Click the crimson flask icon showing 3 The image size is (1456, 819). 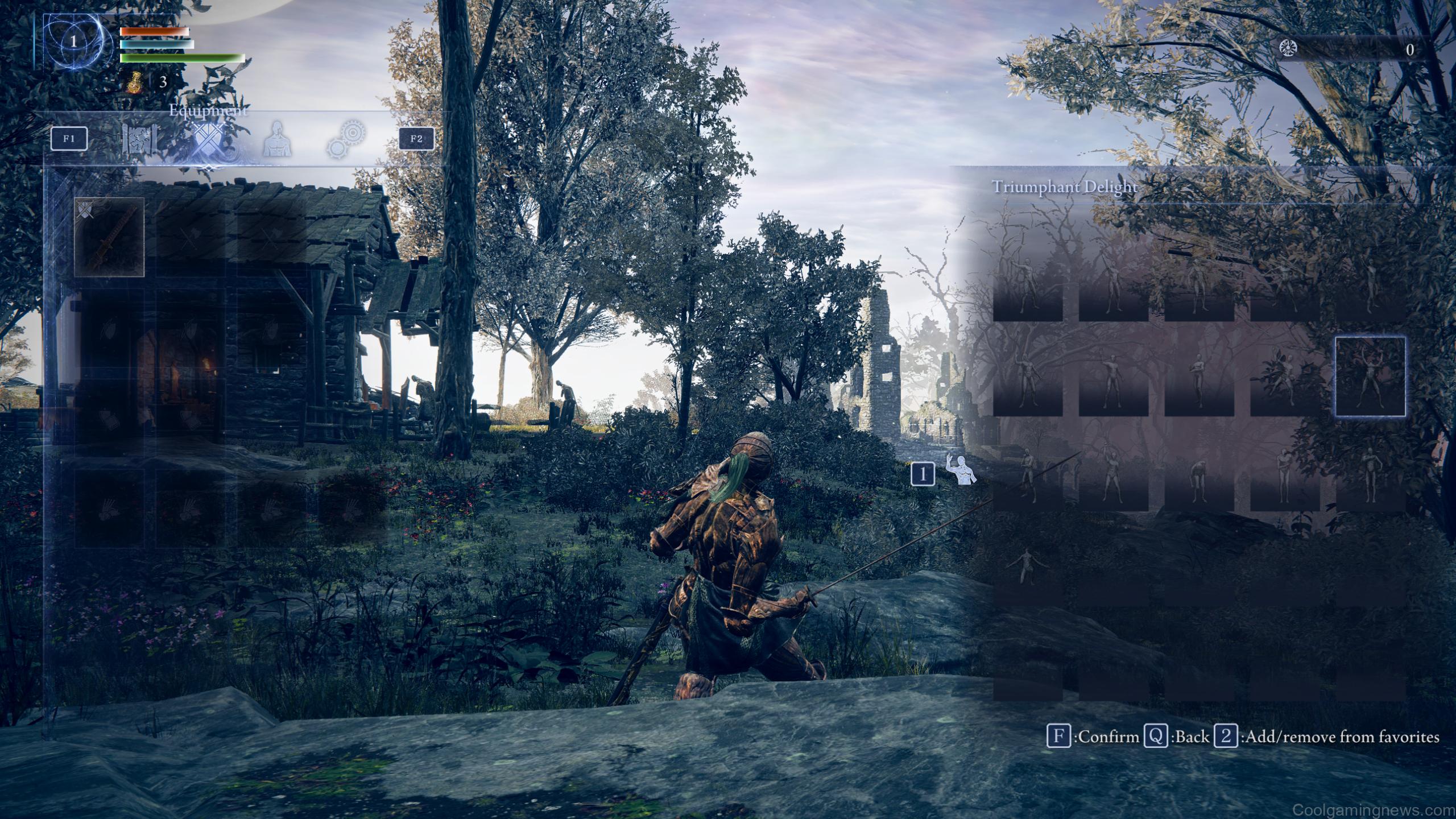pos(134,83)
